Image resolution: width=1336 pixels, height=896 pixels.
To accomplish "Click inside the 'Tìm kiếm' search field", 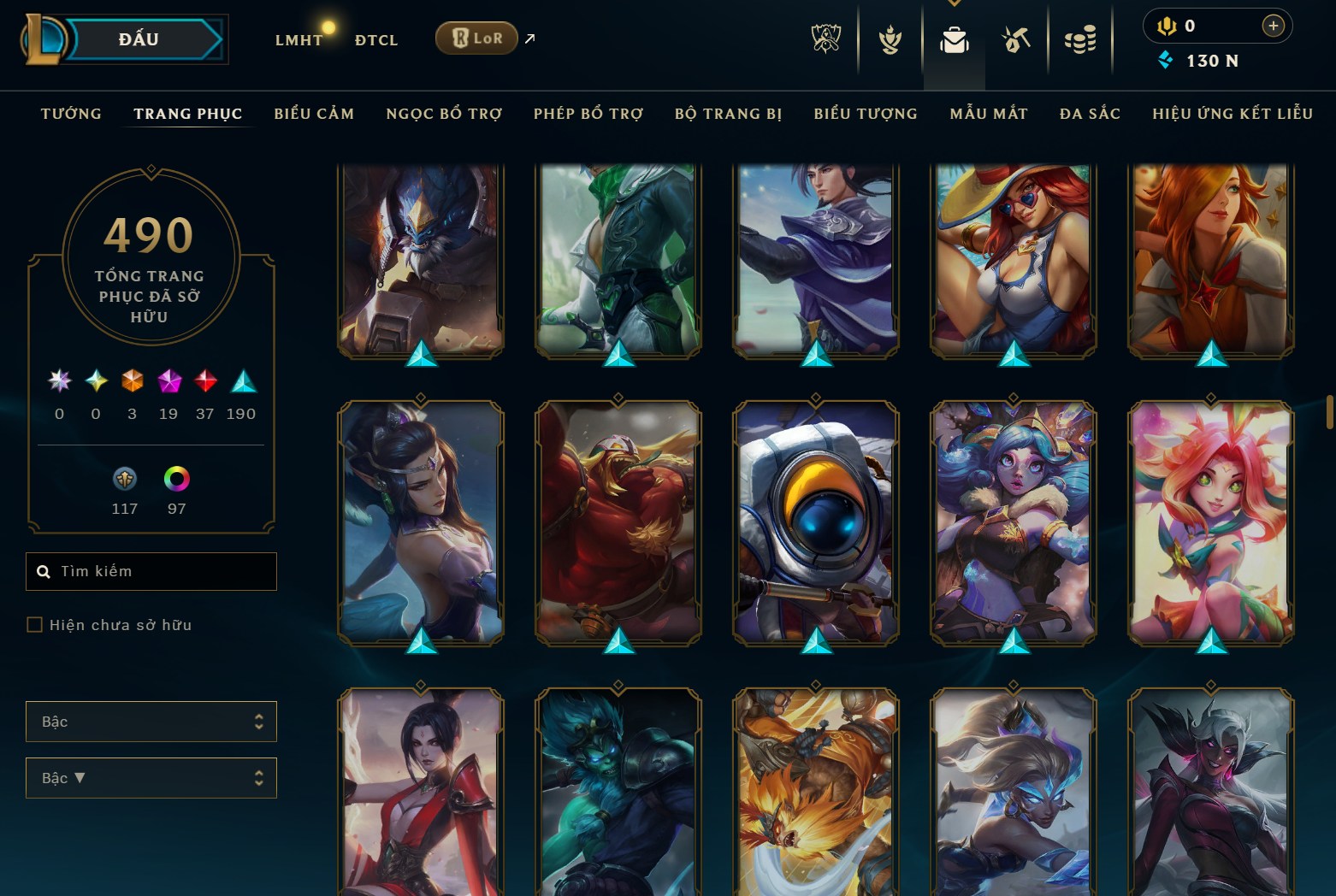I will (151, 571).
